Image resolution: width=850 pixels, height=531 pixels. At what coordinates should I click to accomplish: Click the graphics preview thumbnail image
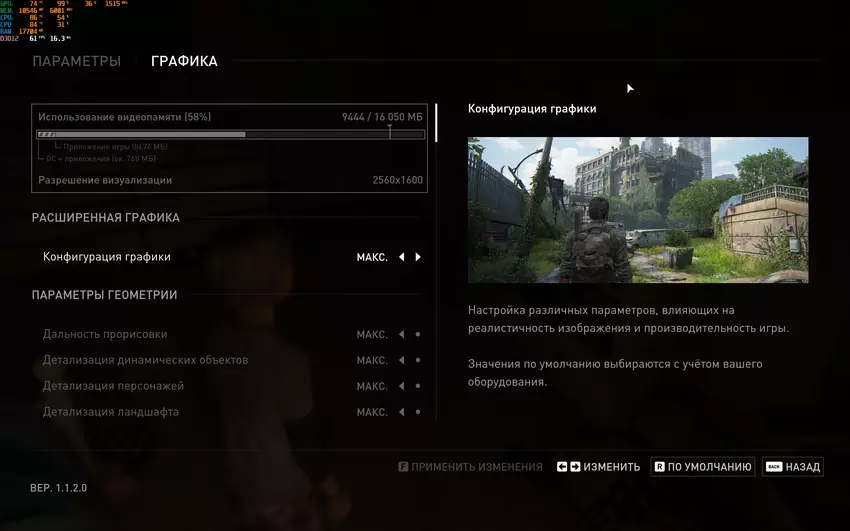(x=638, y=210)
